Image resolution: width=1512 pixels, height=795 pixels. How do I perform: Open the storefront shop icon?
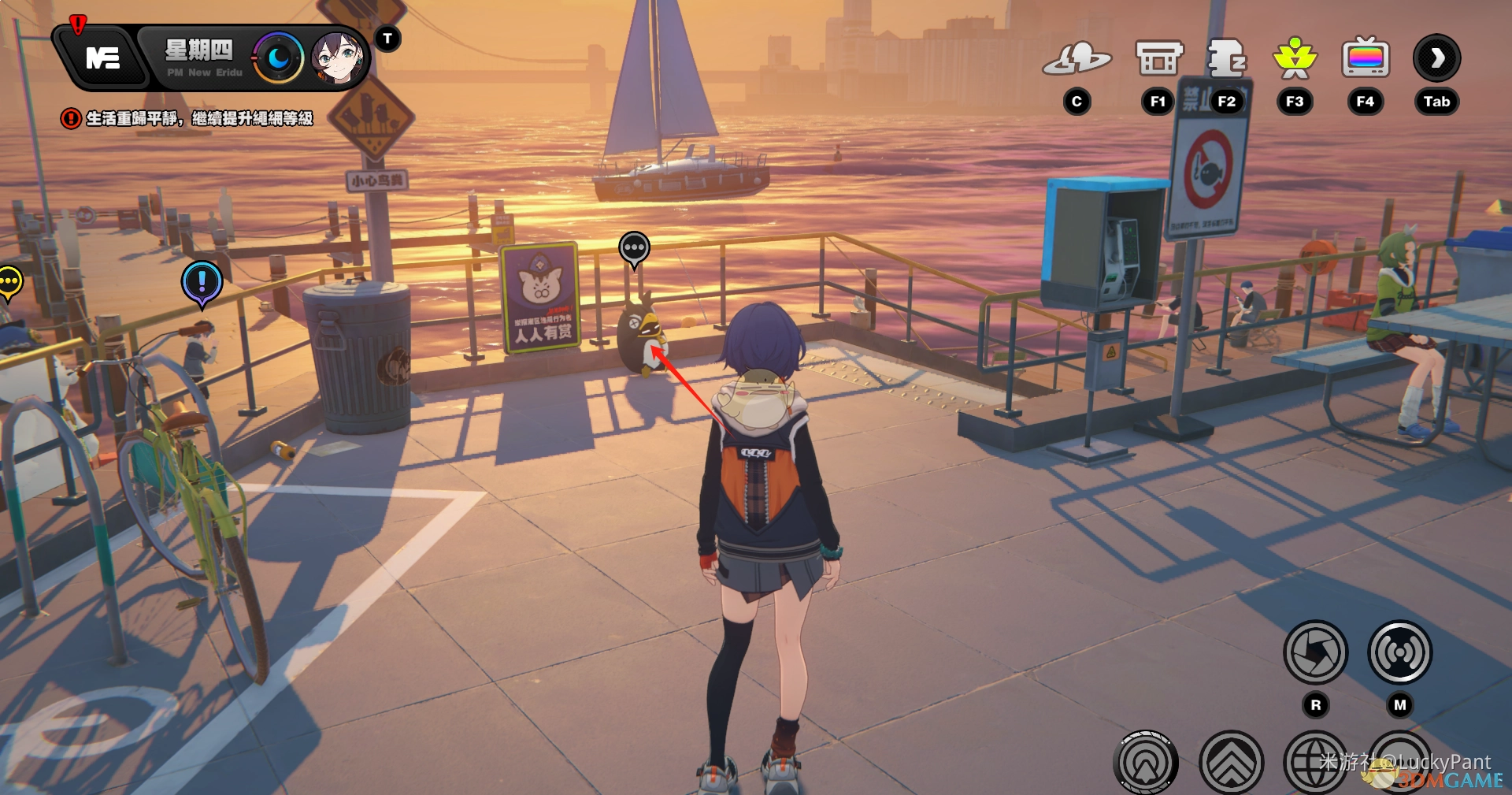tap(1158, 58)
